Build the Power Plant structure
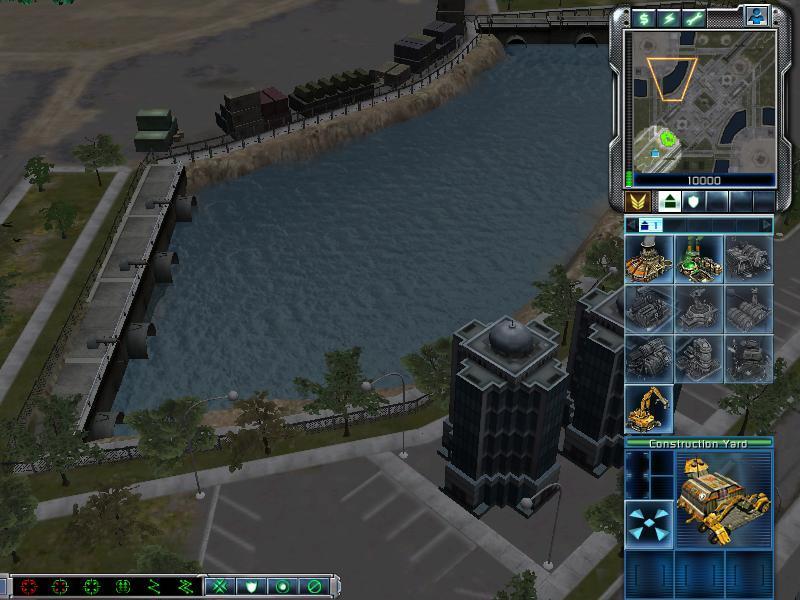This screenshot has height=600, width=800. pos(649,260)
